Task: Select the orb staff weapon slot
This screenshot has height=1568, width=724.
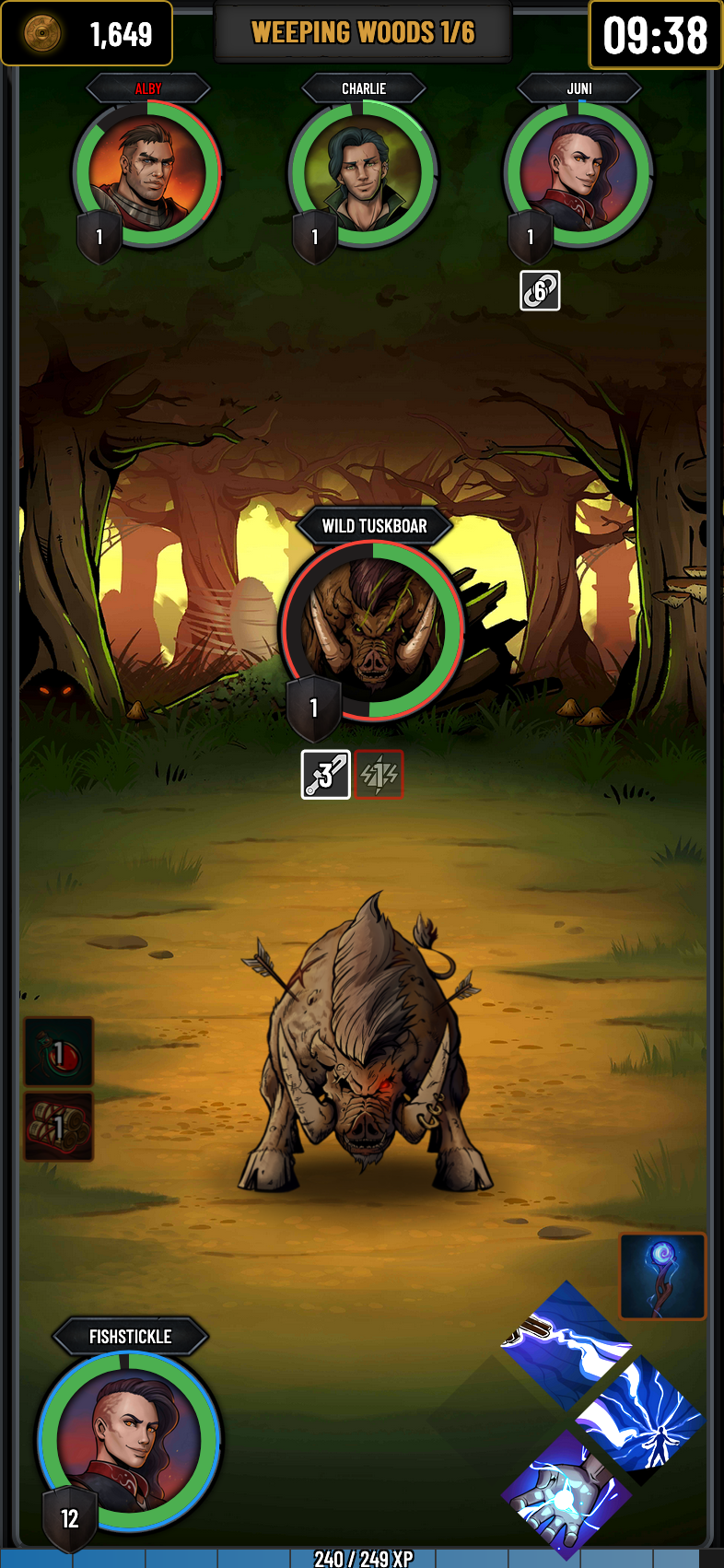Action: coord(662,1277)
